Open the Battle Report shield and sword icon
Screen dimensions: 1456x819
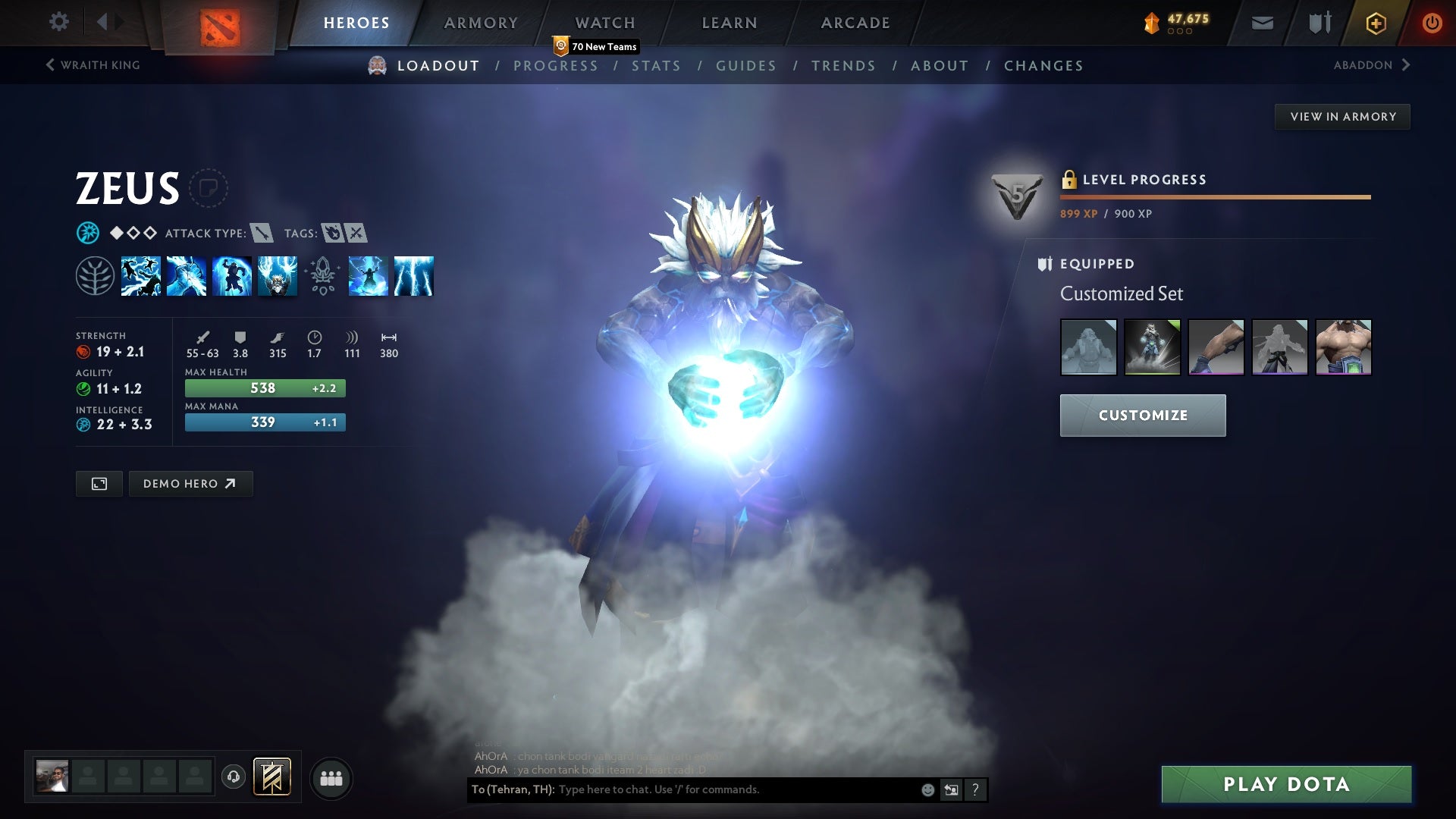1319,22
